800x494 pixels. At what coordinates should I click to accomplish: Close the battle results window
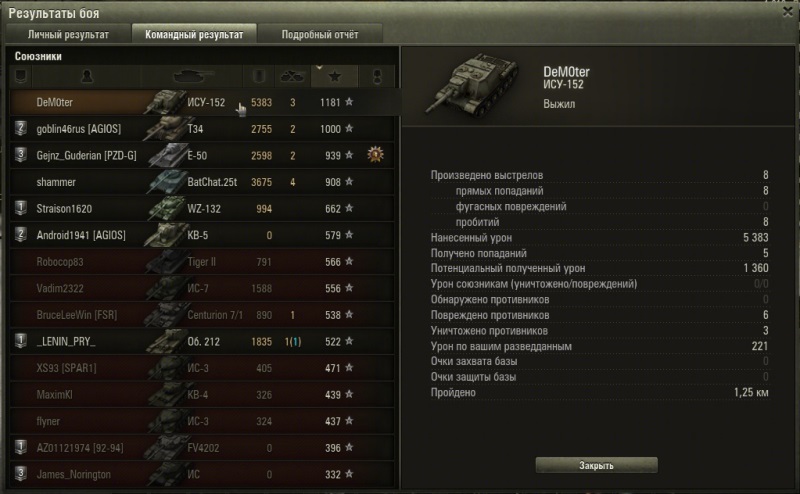(785, 11)
